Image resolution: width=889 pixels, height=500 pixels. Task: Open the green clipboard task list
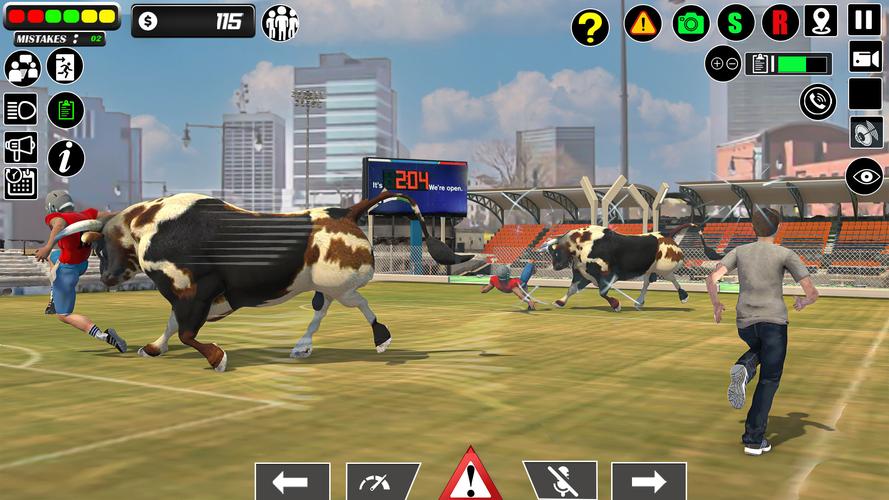coord(65,110)
